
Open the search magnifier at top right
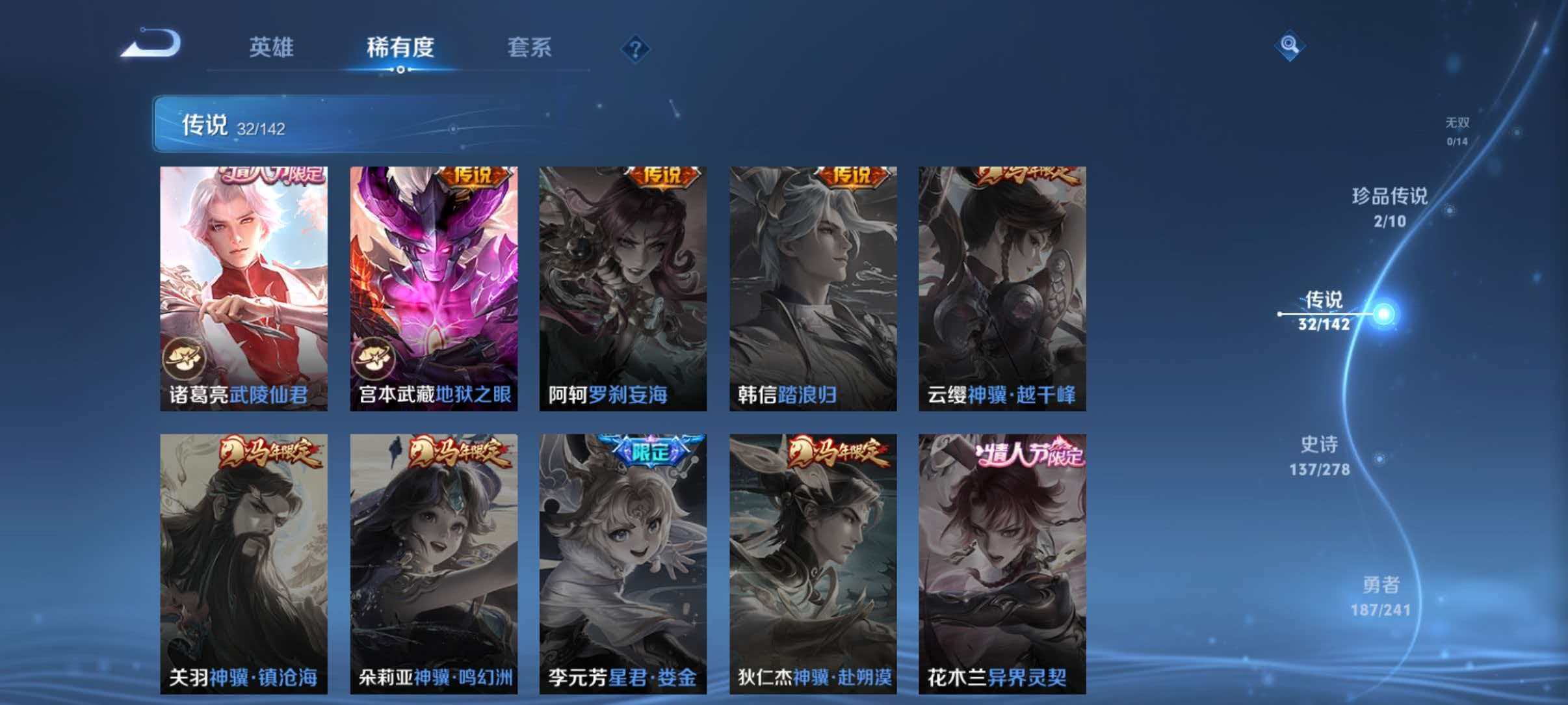(1290, 46)
